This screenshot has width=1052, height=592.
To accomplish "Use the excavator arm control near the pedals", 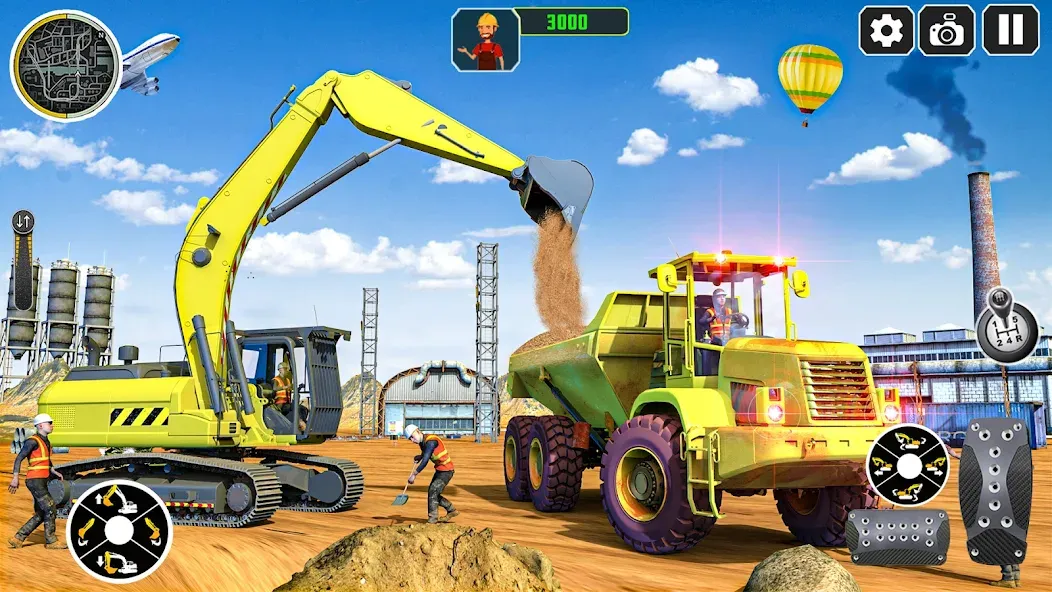I will [907, 465].
